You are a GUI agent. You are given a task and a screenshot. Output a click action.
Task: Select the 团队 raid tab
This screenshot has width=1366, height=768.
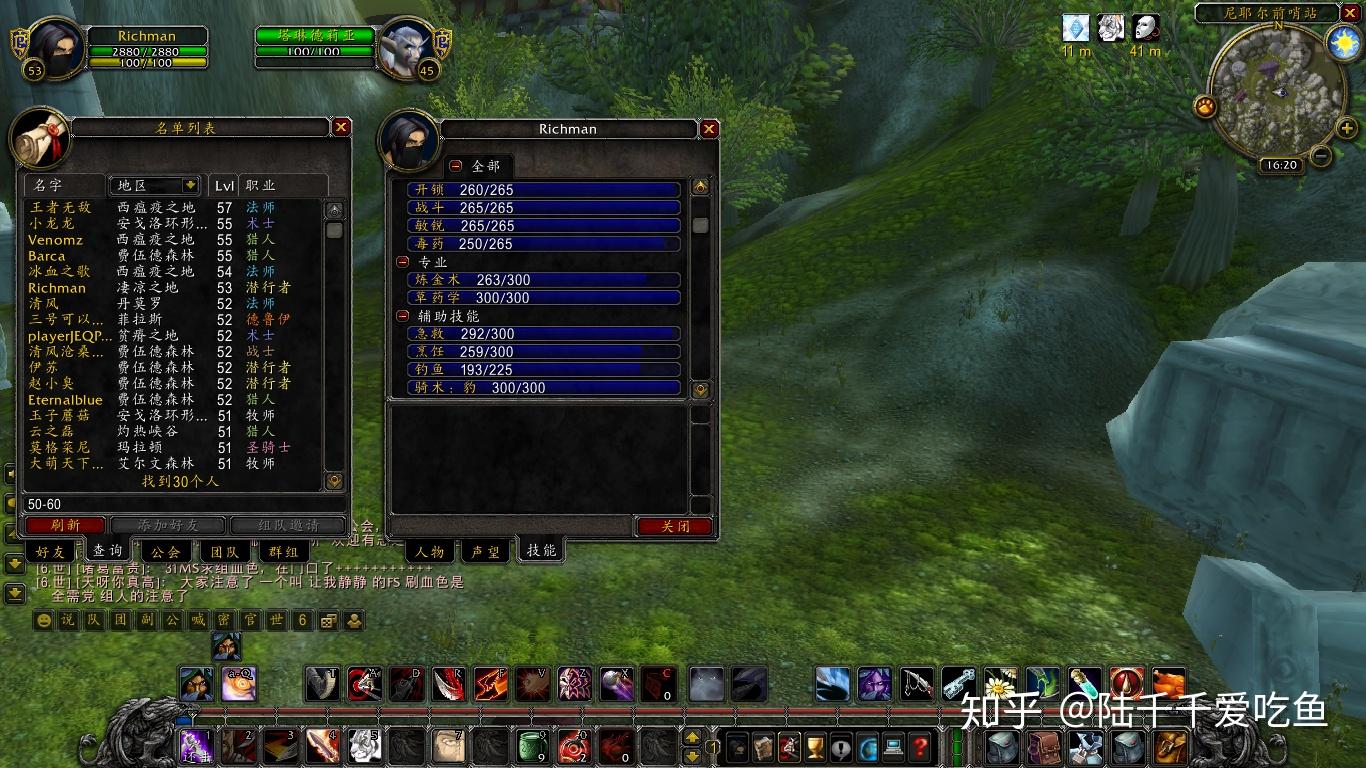coord(225,551)
